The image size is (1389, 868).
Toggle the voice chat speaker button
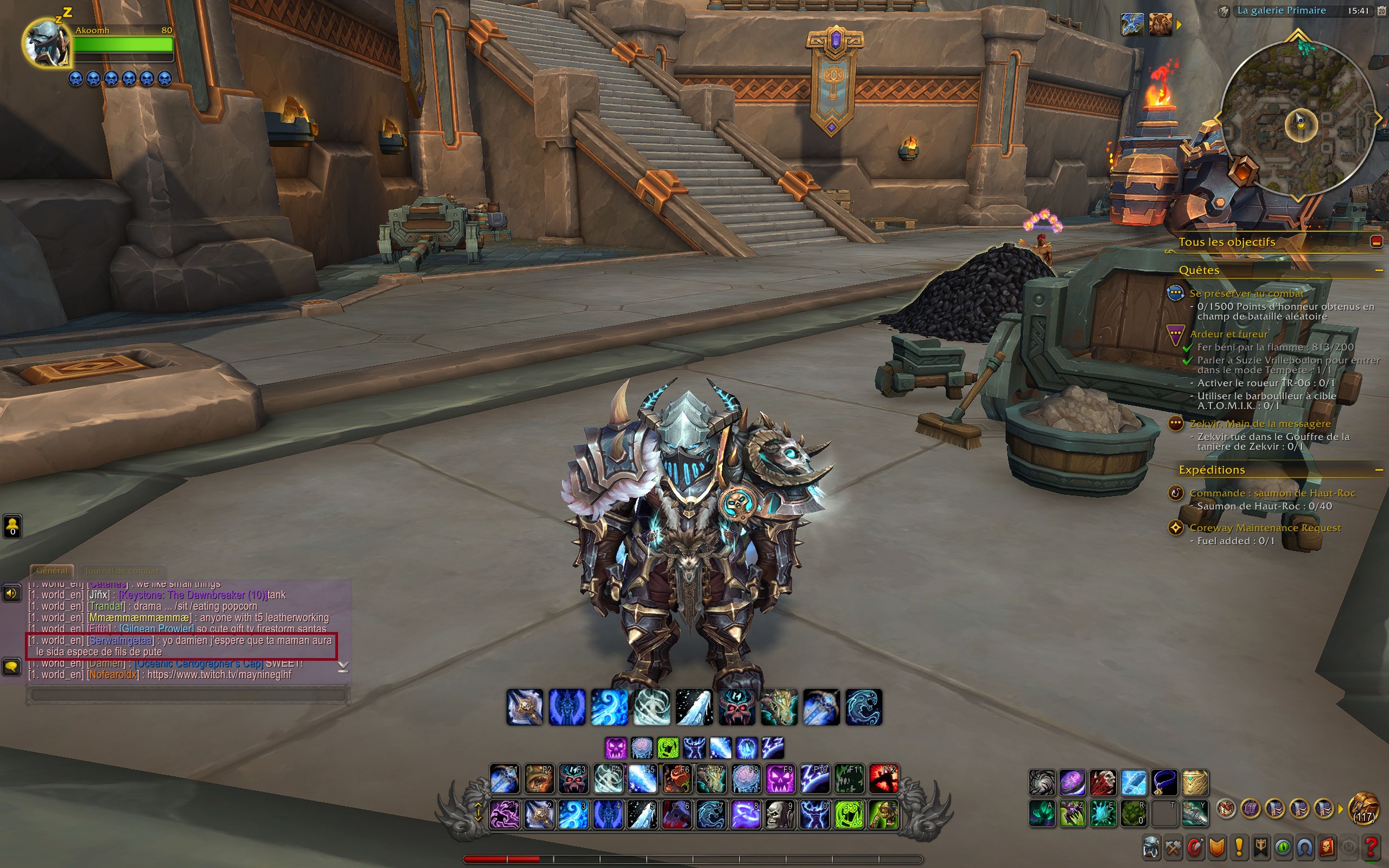click(x=11, y=593)
